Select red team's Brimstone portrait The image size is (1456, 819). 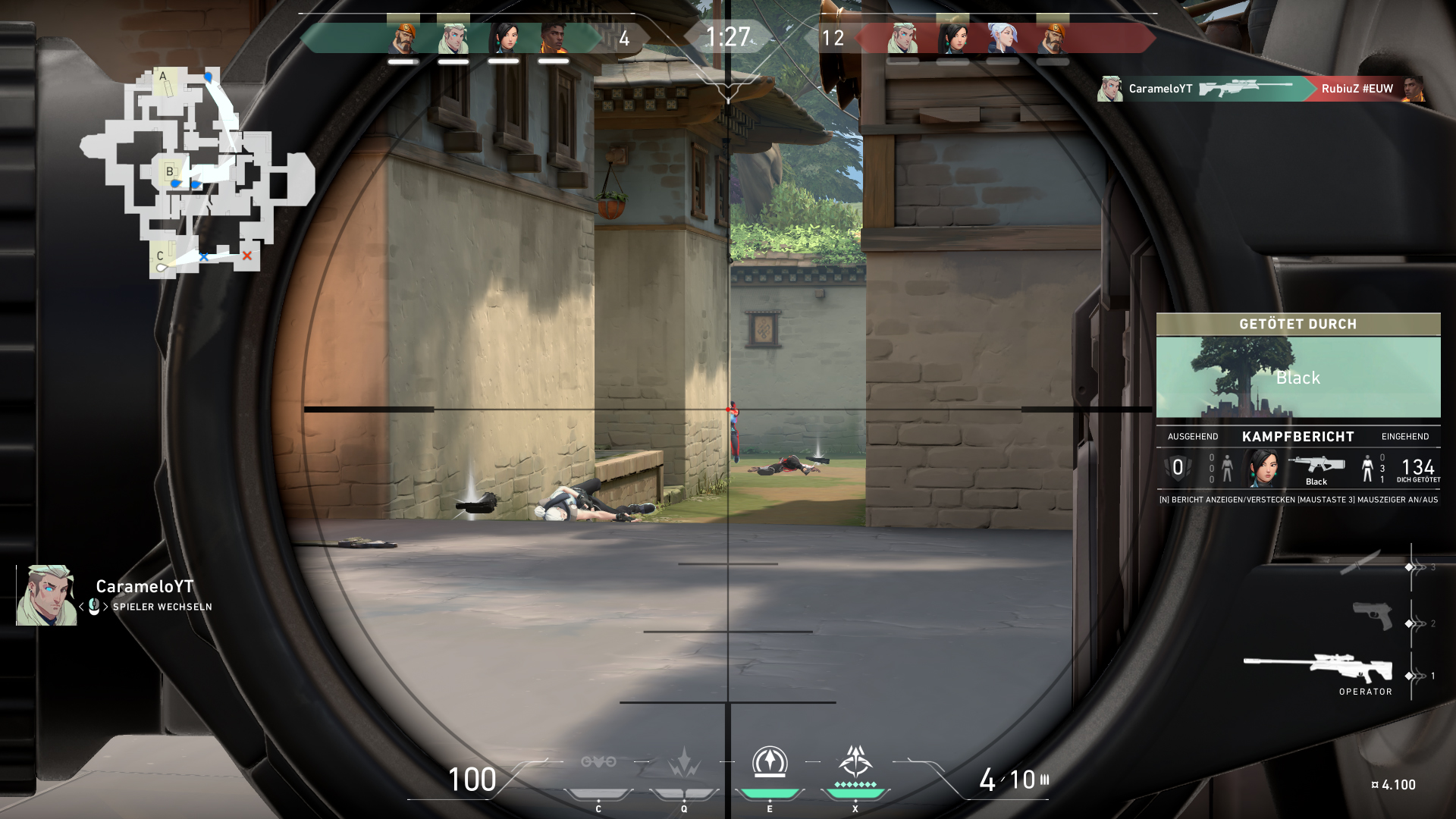1053,38
